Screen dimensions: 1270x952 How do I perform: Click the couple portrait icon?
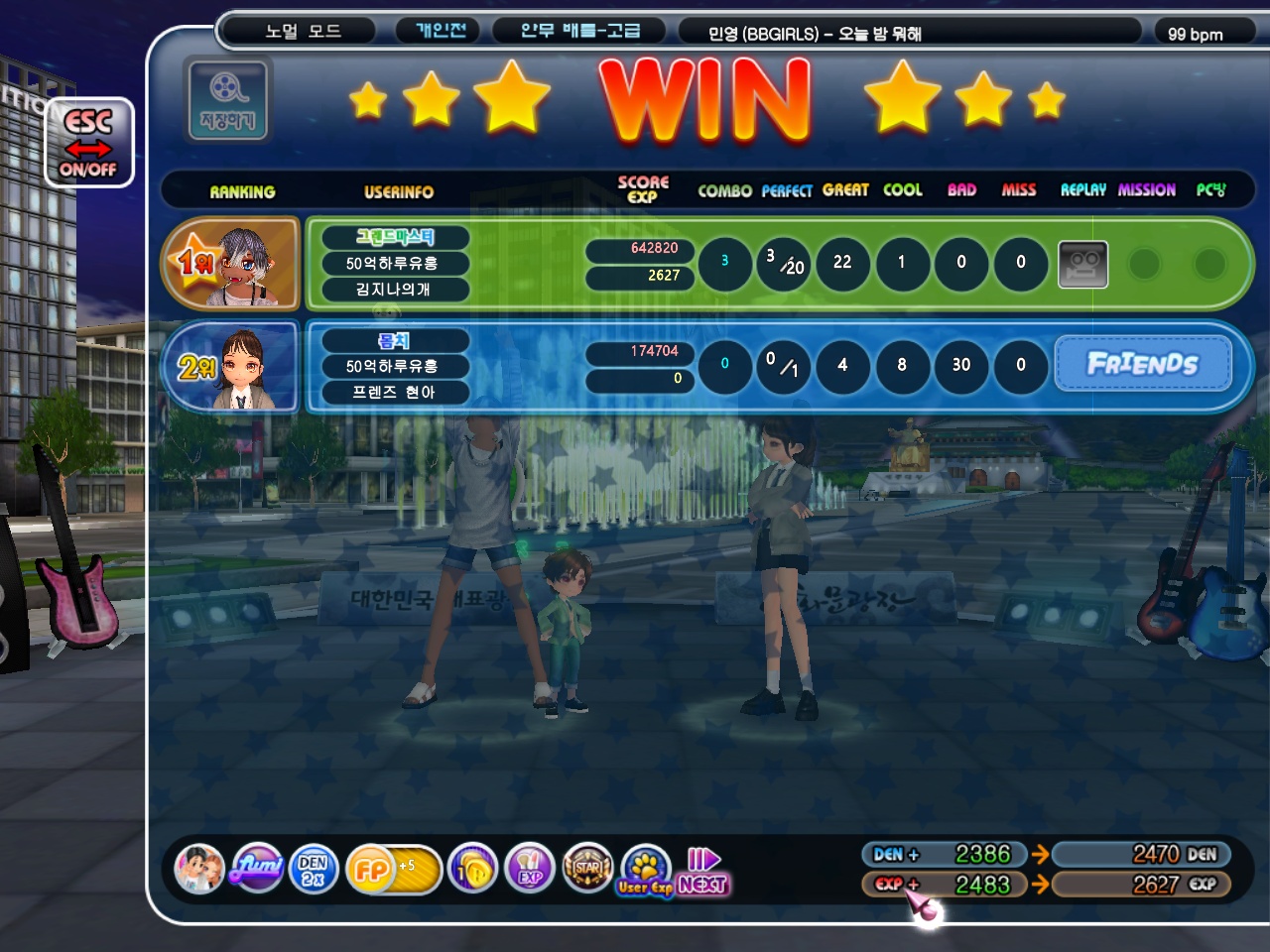point(199,869)
